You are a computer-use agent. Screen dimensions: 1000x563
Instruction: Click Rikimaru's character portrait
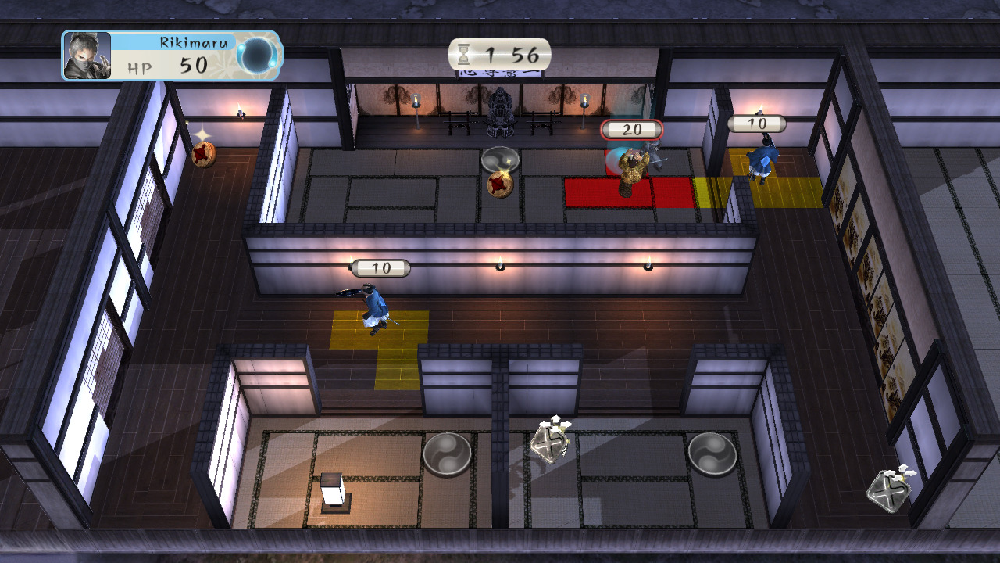pyautogui.click(x=87, y=56)
